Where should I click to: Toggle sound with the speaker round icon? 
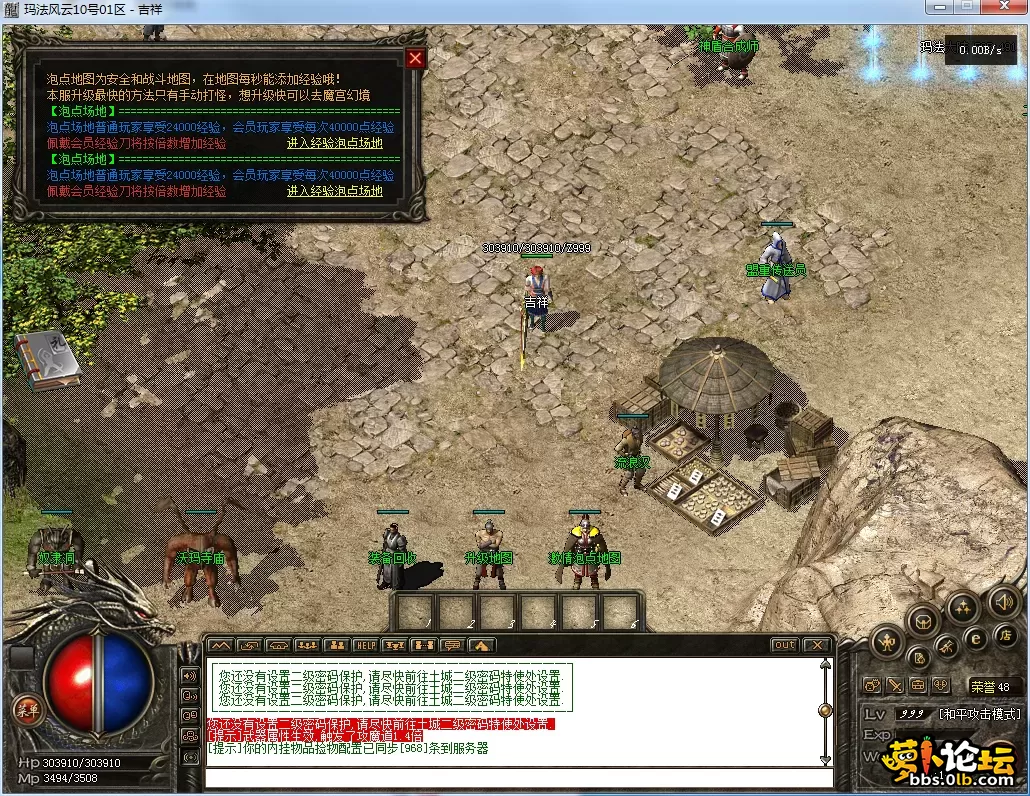pos(1003,601)
